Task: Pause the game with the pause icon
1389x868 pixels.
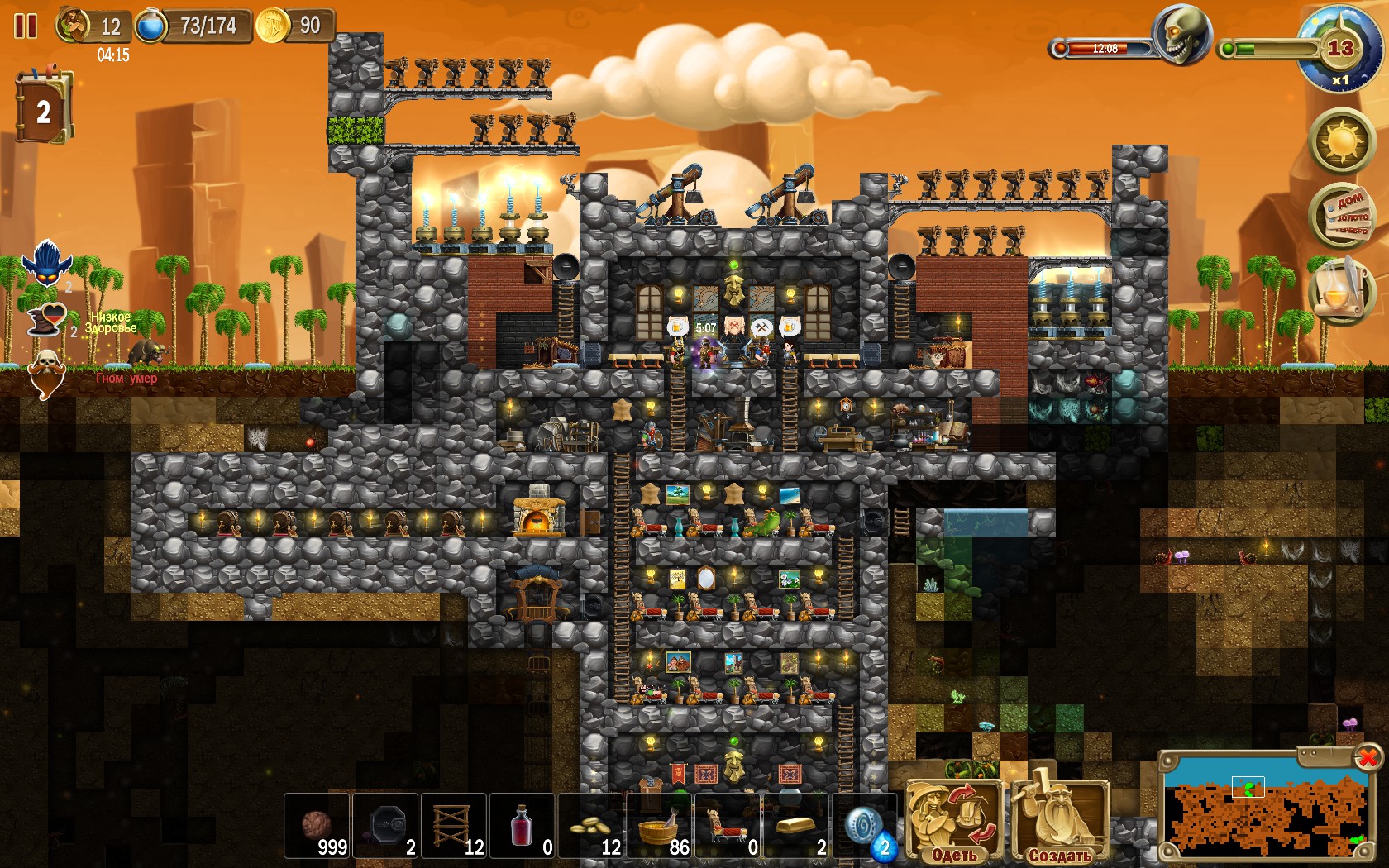Action: point(26,27)
